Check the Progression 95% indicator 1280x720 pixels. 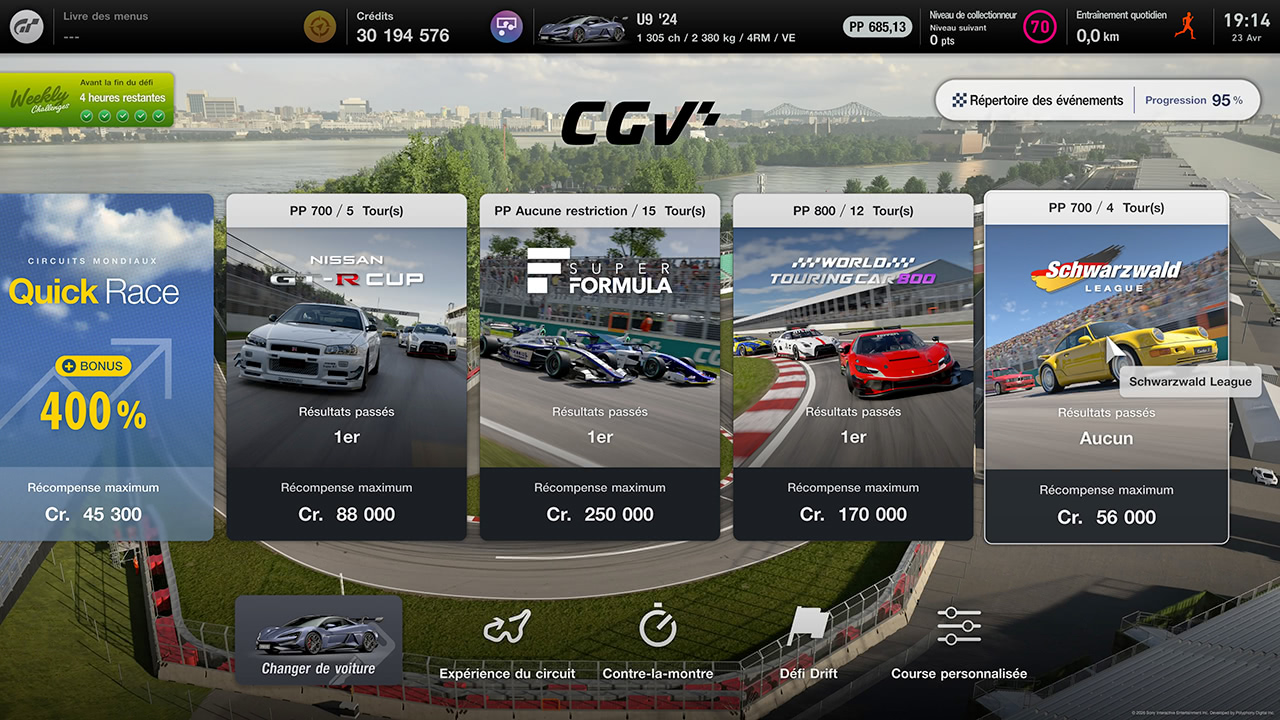(1197, 100)
